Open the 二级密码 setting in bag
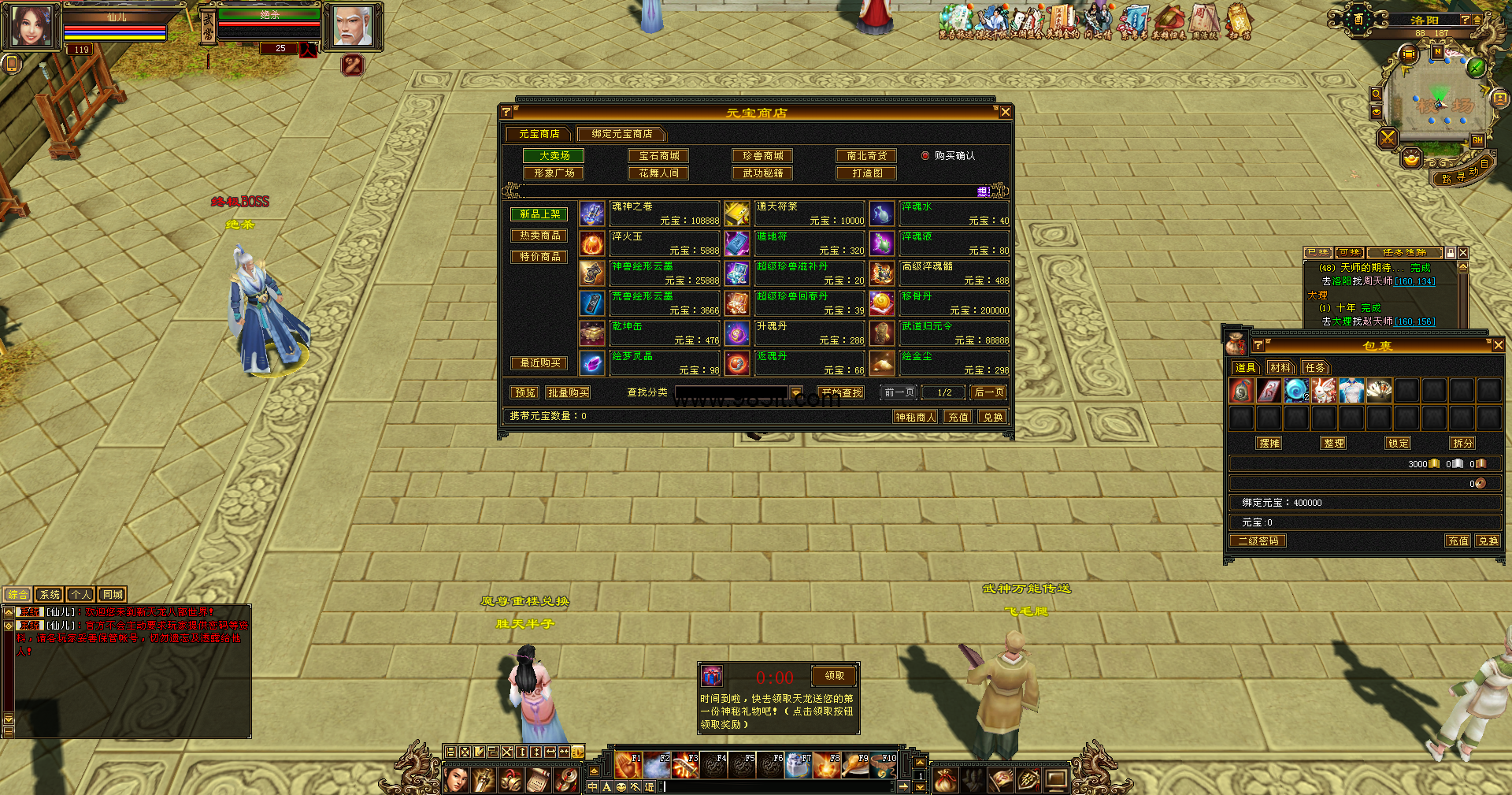 pyautogui.click(x=1258, y=541)
